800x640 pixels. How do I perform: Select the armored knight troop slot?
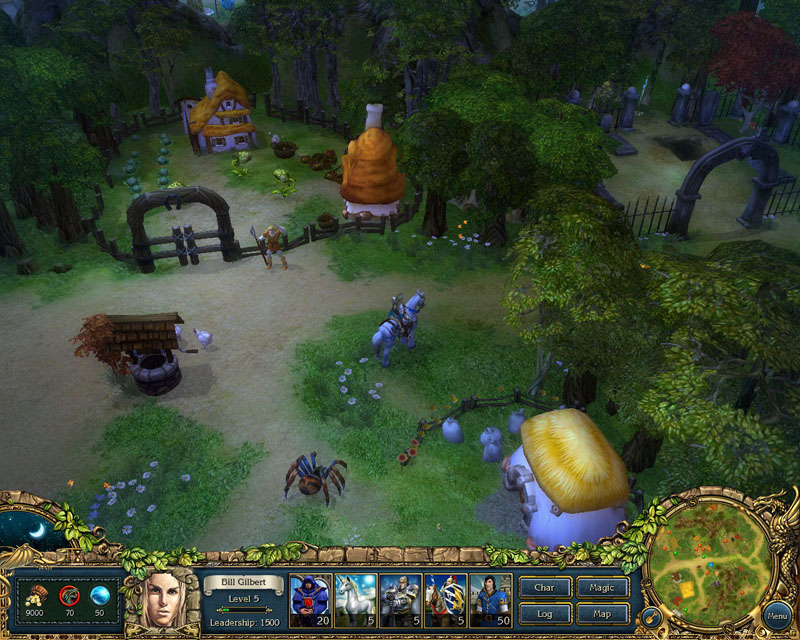tap(400, 600)
